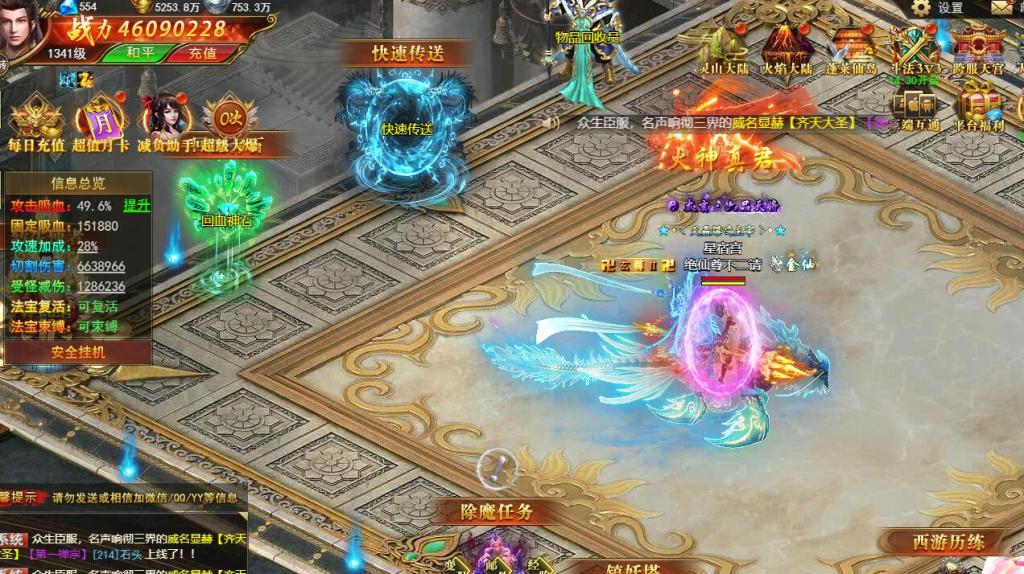
Task: Open the 蓬莱仙岛 island icon
Action: (x=849, y=50)
